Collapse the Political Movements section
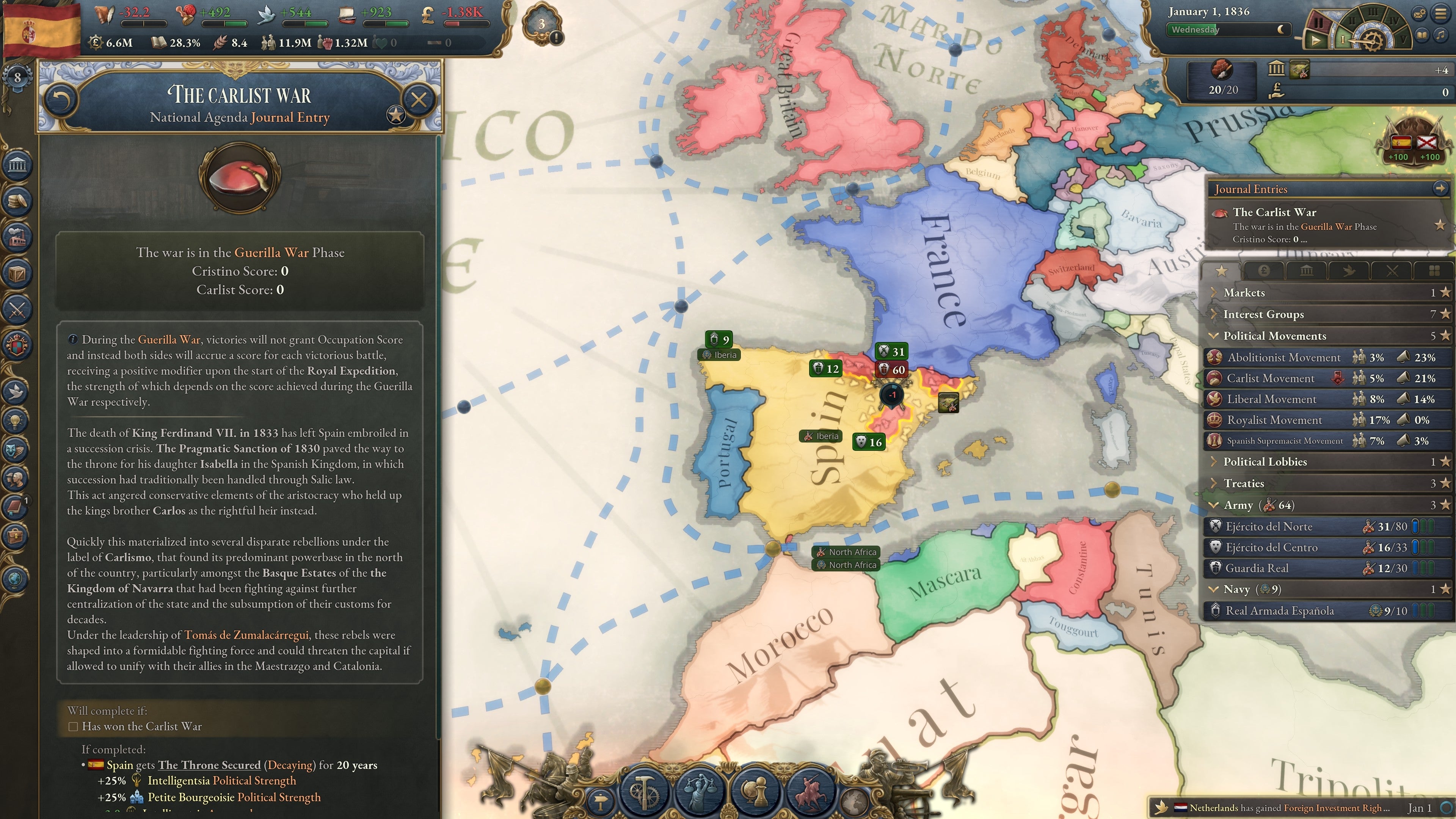The width and height of the screenshot is (1456, 819). click(x=1213, y=336)
